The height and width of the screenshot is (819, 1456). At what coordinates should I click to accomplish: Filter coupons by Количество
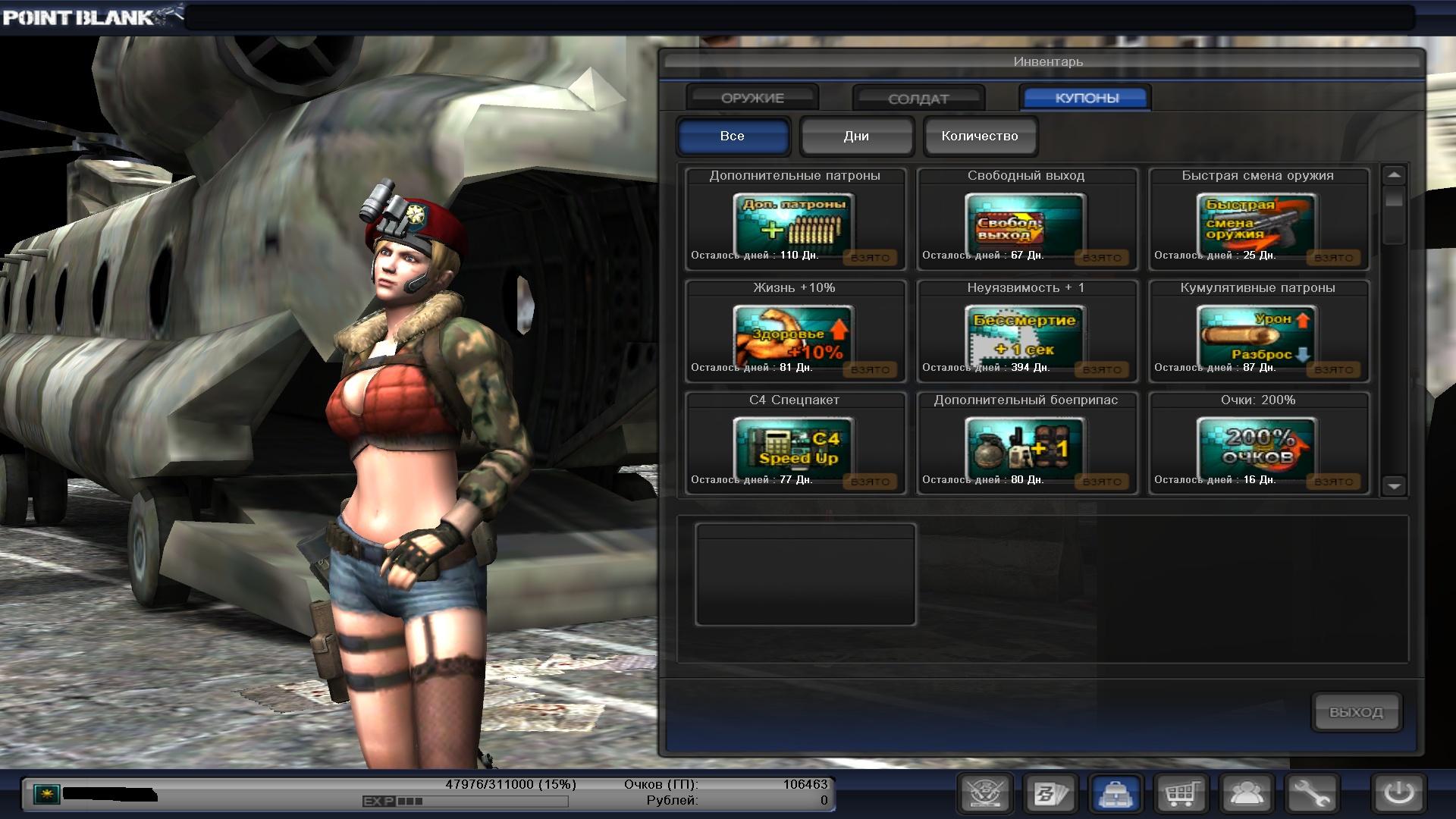click(x=980, y=136)
